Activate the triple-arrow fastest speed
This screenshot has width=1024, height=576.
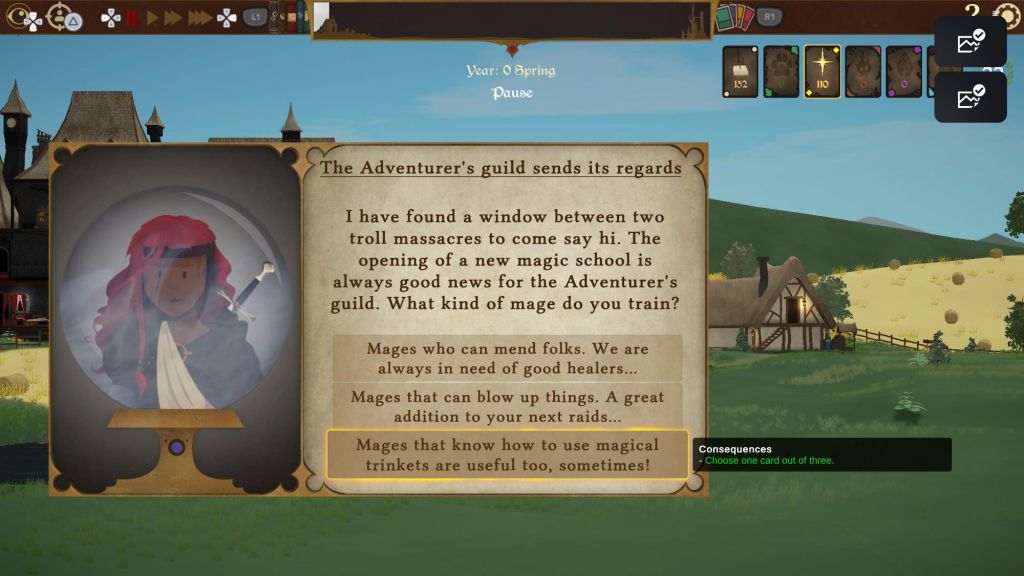(200, 17)
